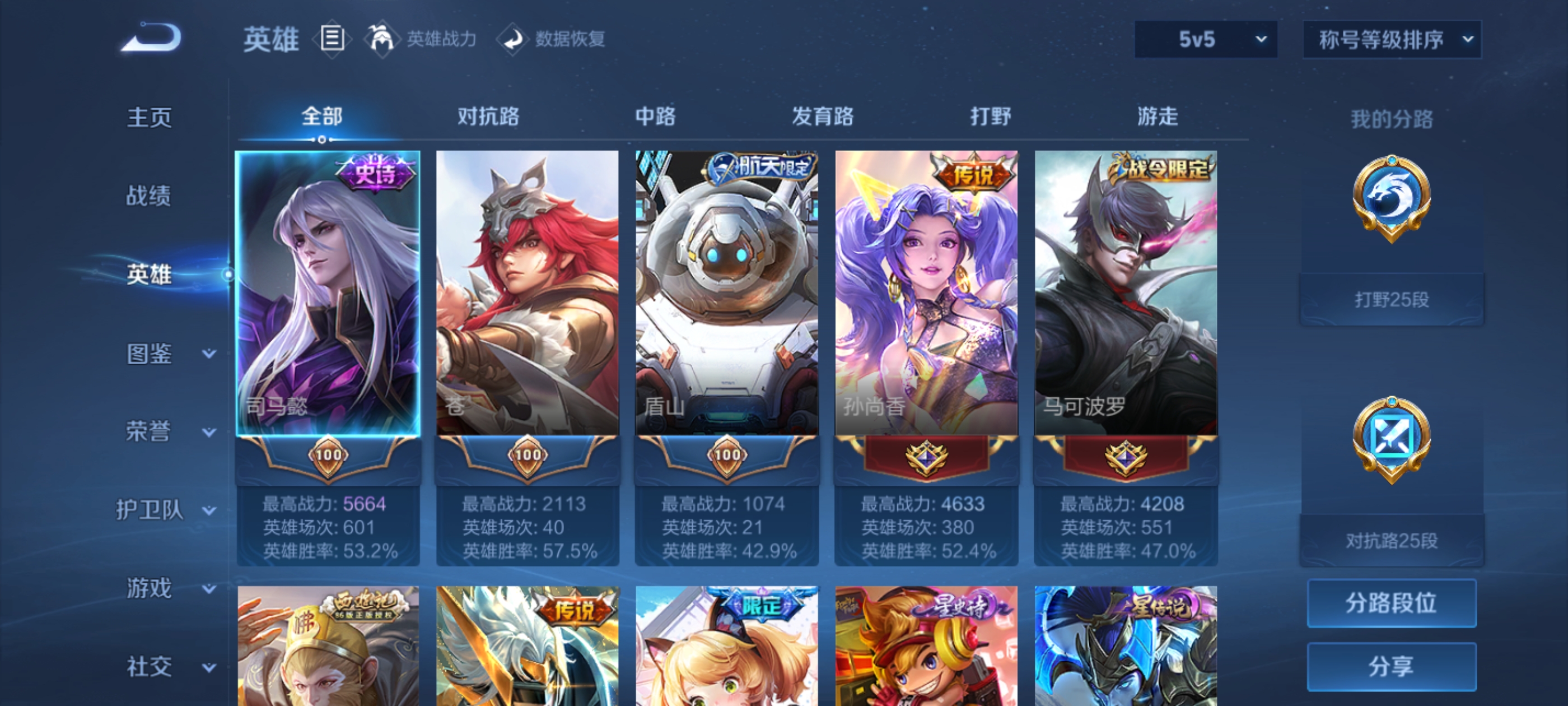
Task: Click the 分享 share button
Action: (x=1392, y=666)
